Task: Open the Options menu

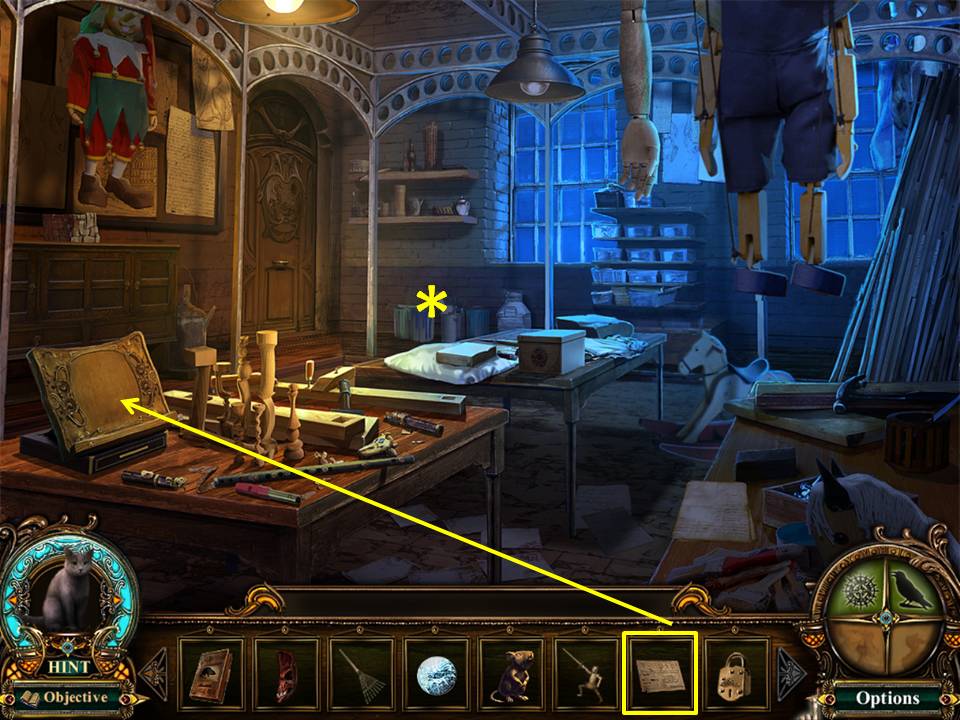Action: (887, 698)
